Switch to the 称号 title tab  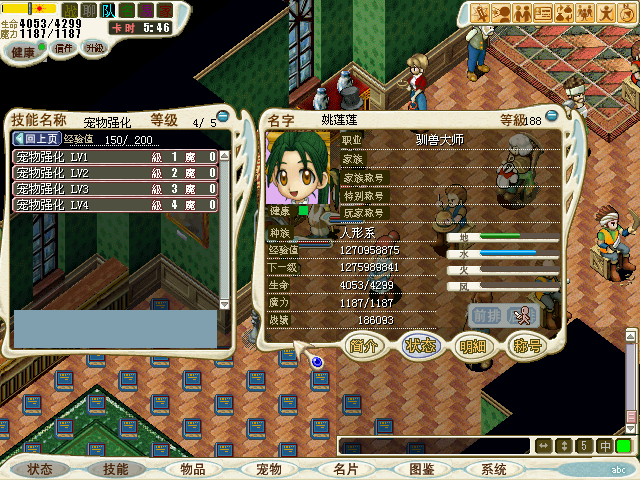(x=525, y=346)
